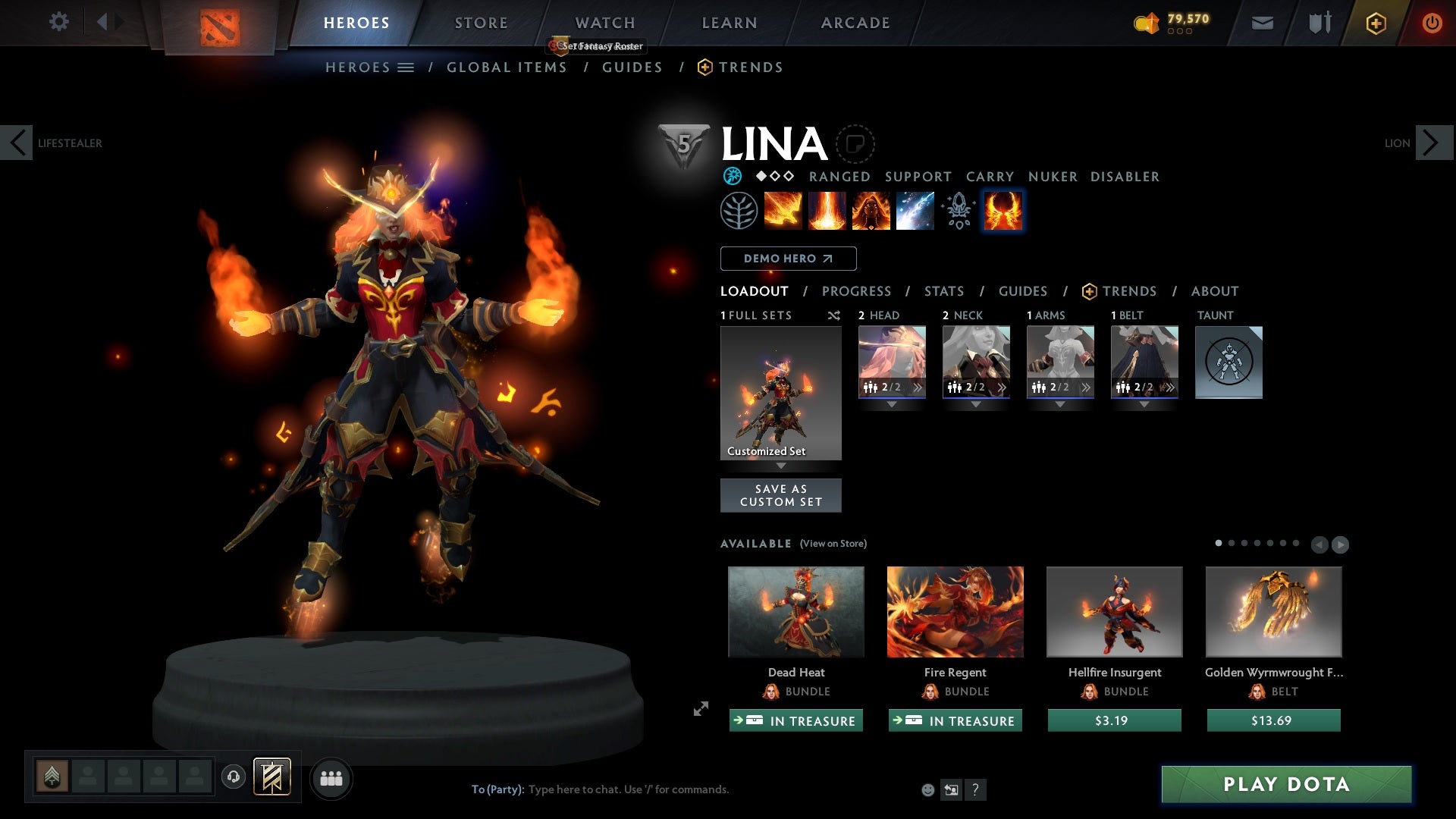1456x819 pixels.
Task: Click the DEMO HERO button
Action: (x=787, y=259)
